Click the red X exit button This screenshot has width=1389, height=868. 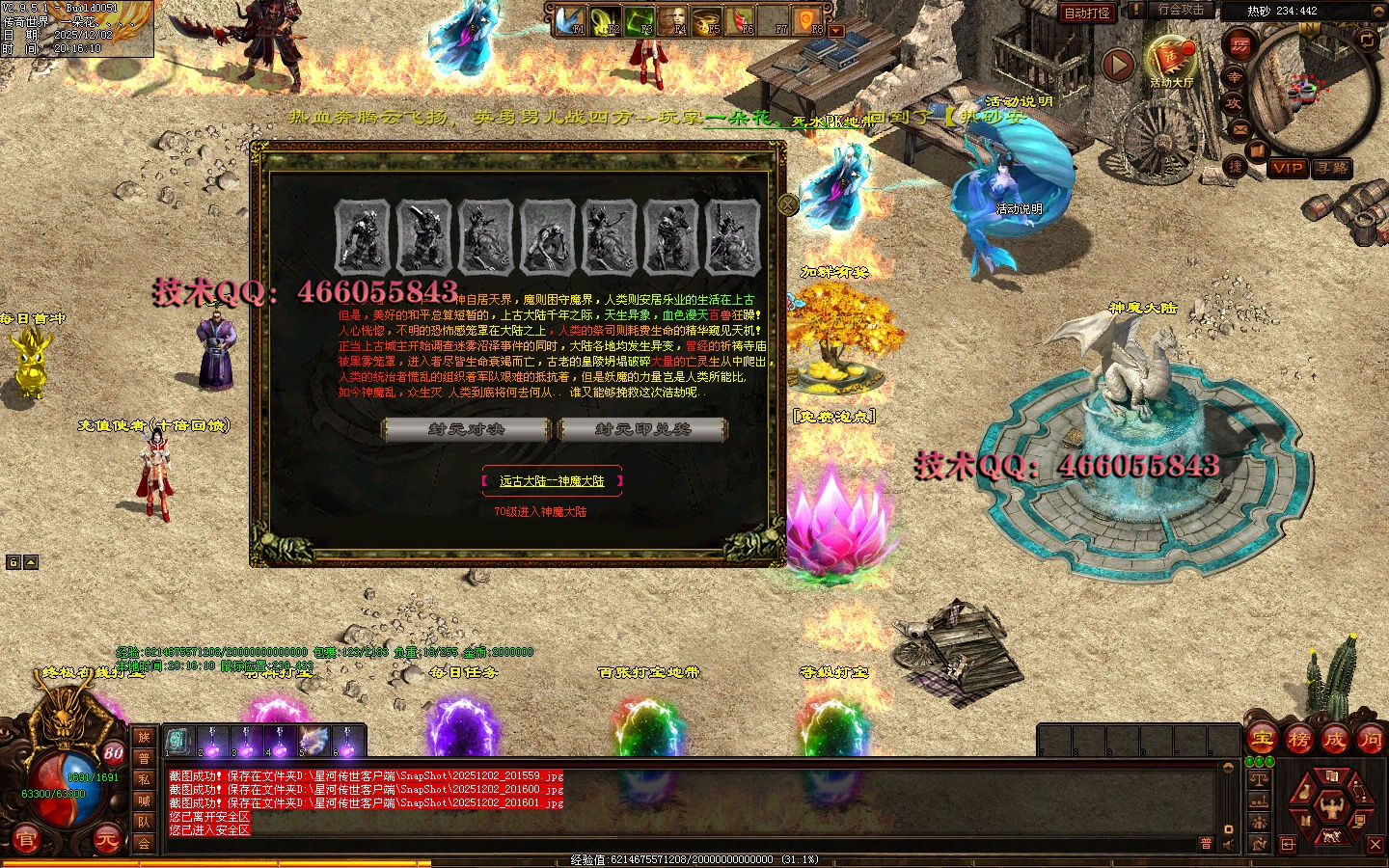(x=1375, y=844)
